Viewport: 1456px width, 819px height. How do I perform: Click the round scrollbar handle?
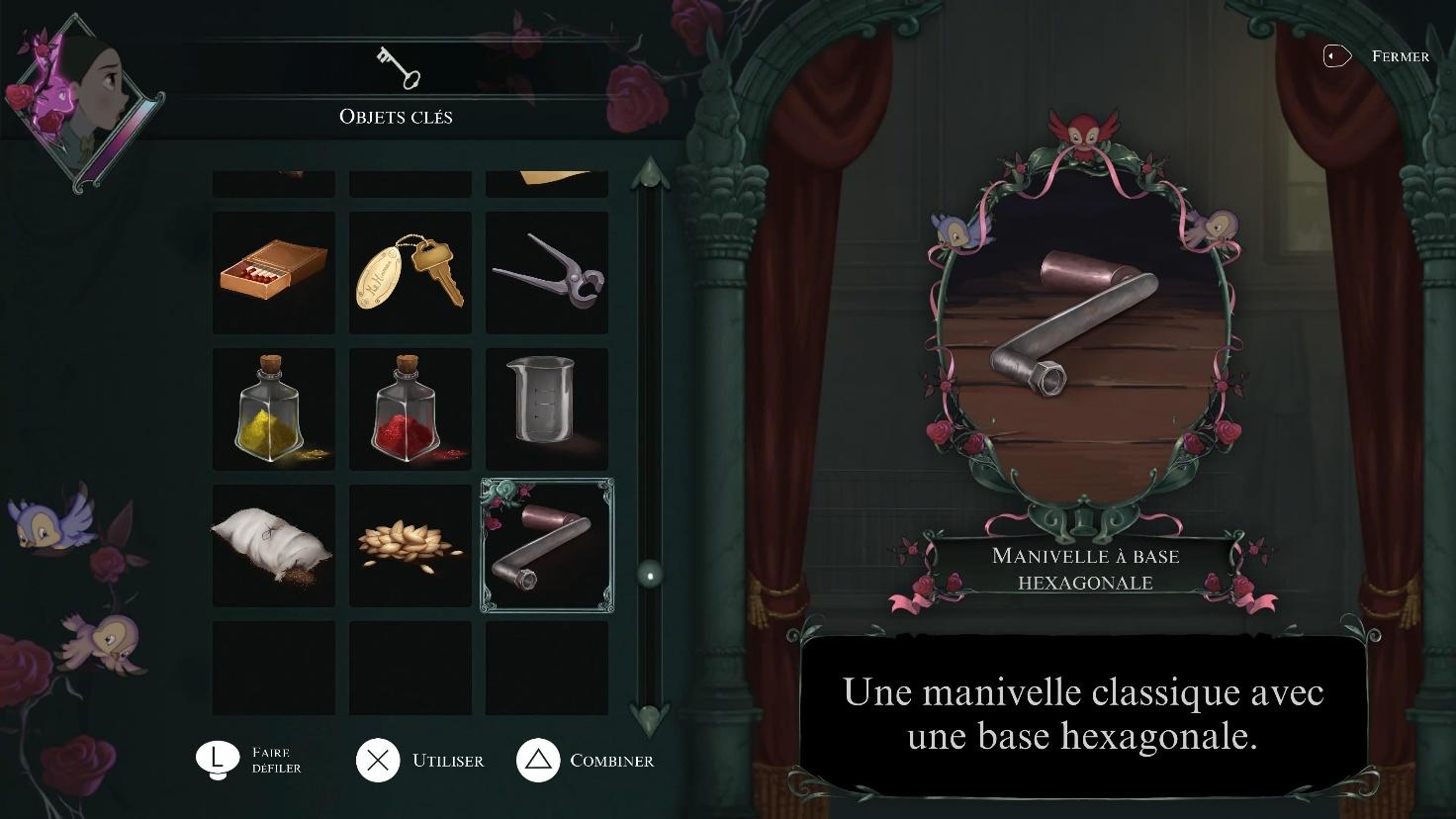[650, 573]
